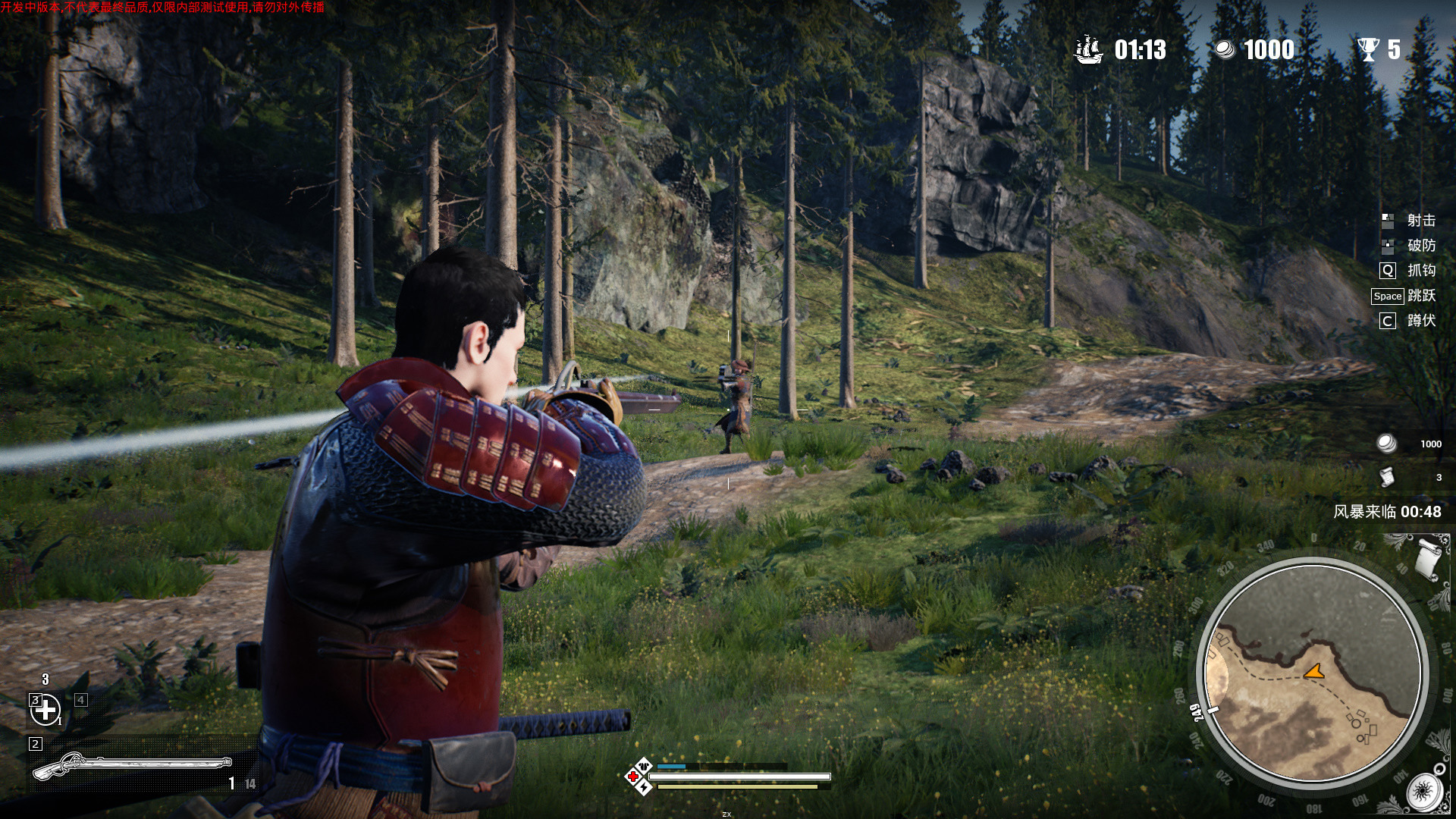Click the ship icon beside the timer
The height and width of the screenshot is (819, 1456).
pos(1088,50)
